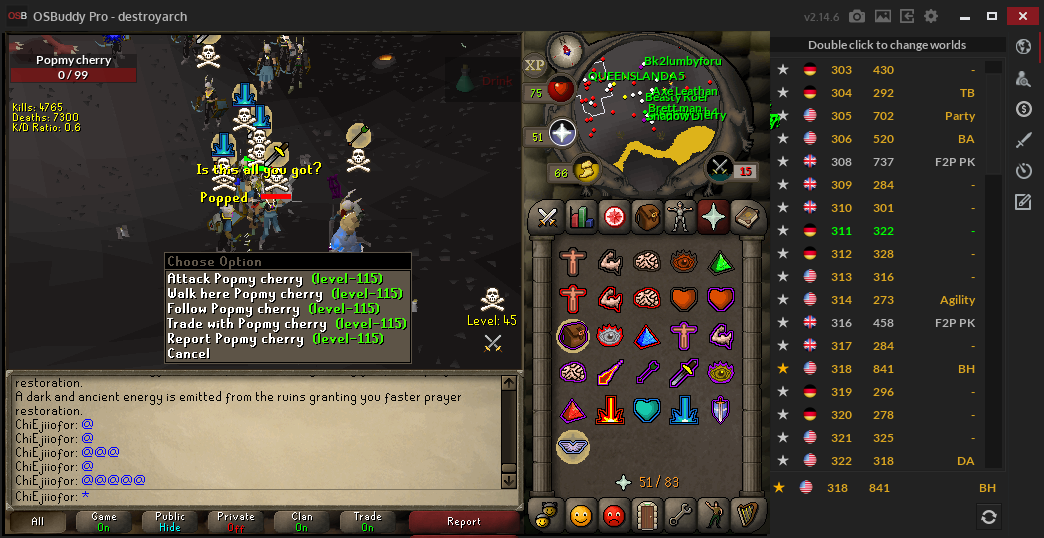Viewport: 1044px width, 538px height.
Task: Switch to the combat options crossed-swords tab
Action: click(x=547, y=215)
